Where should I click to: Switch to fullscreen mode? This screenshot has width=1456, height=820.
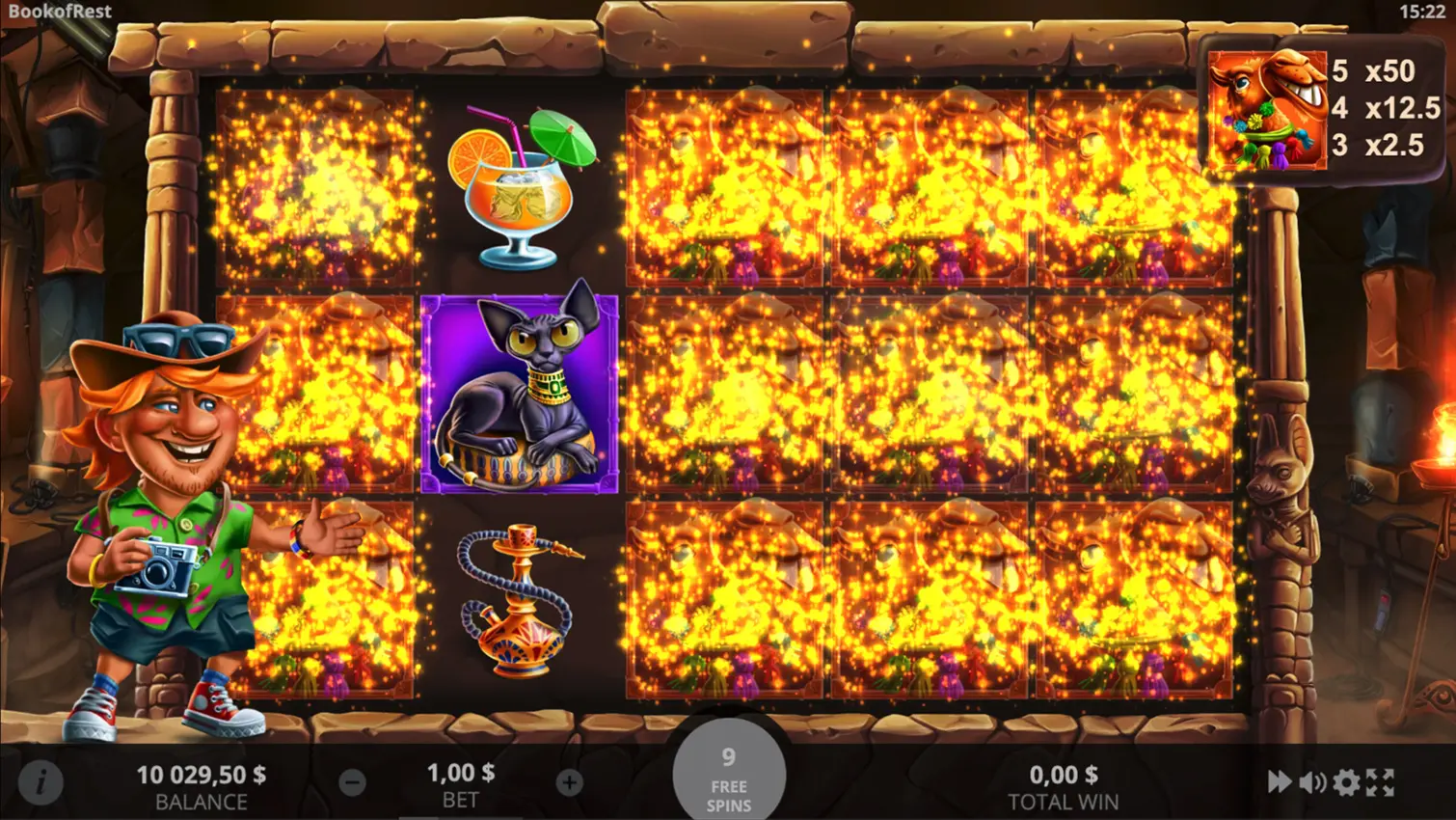[1381, 781]
